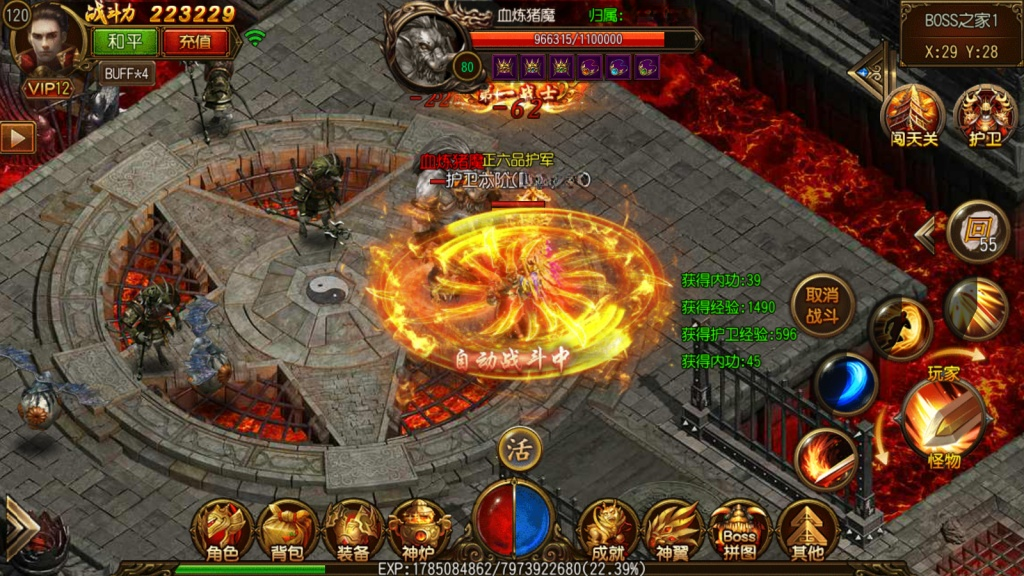Open 闯天关 challenge mode
The image size is (1024, 576).
tap(914, 115)
